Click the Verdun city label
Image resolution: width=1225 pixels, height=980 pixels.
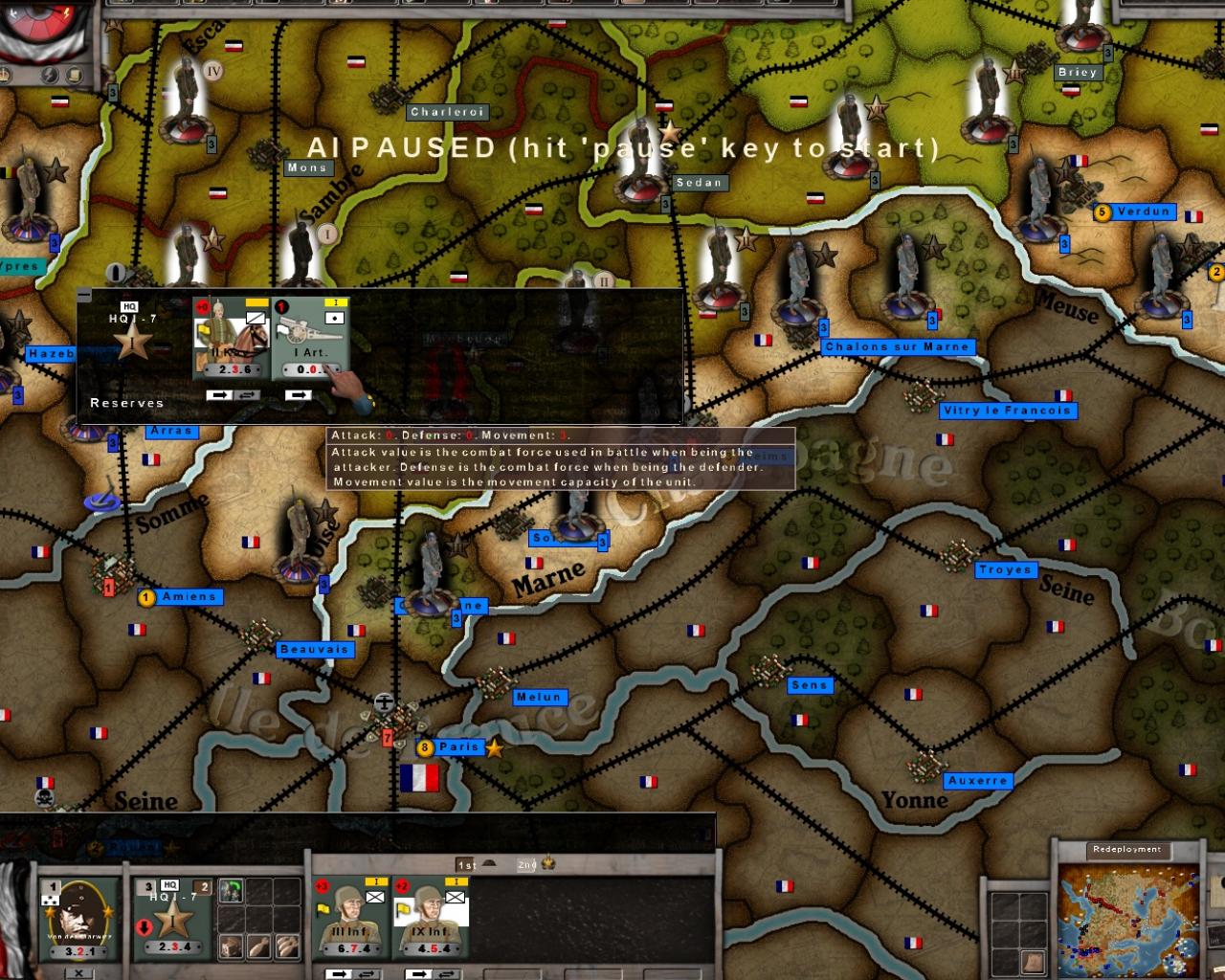point(1143,212)
